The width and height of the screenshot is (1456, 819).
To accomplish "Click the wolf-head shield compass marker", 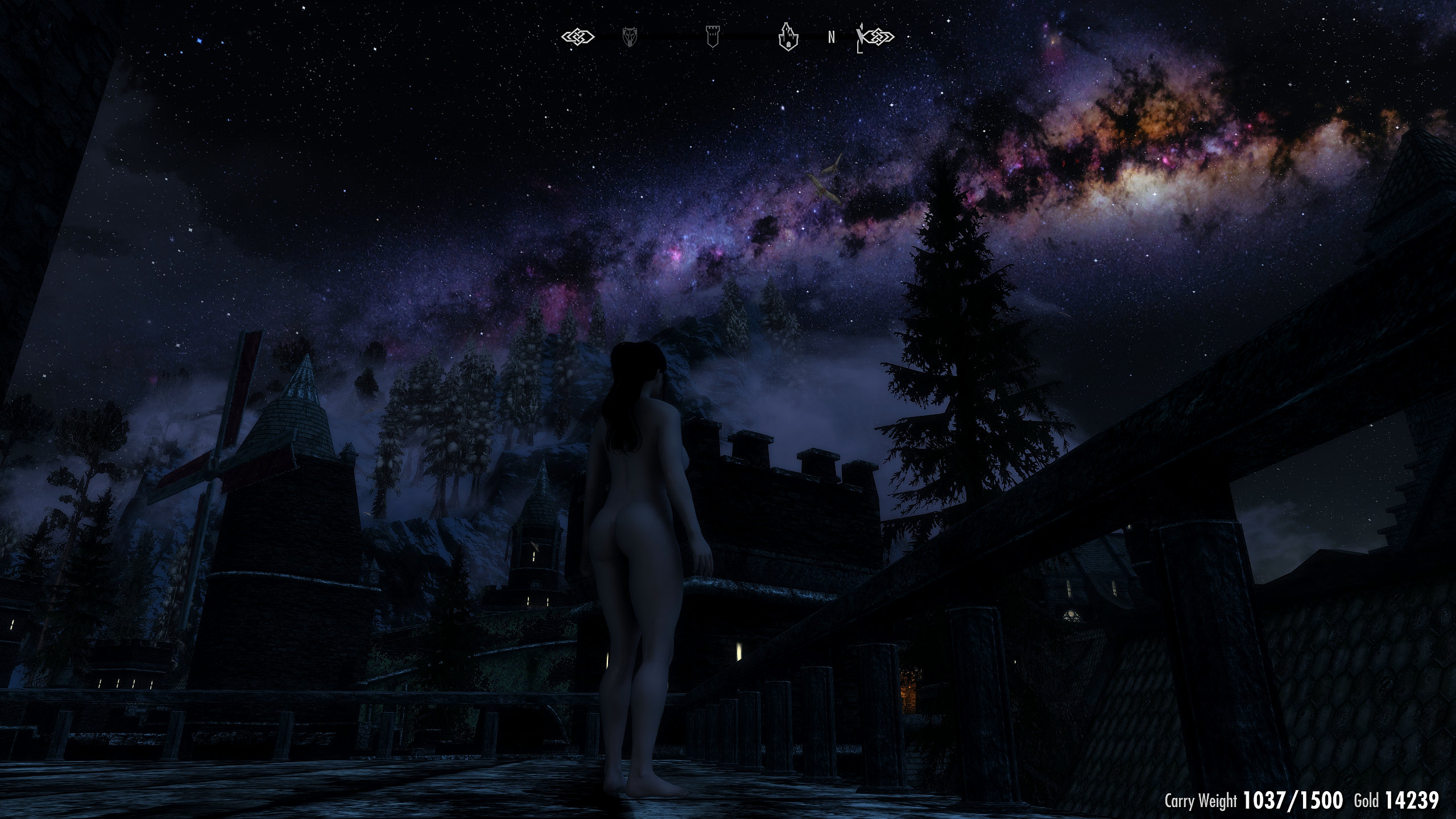I will point(630,37).
